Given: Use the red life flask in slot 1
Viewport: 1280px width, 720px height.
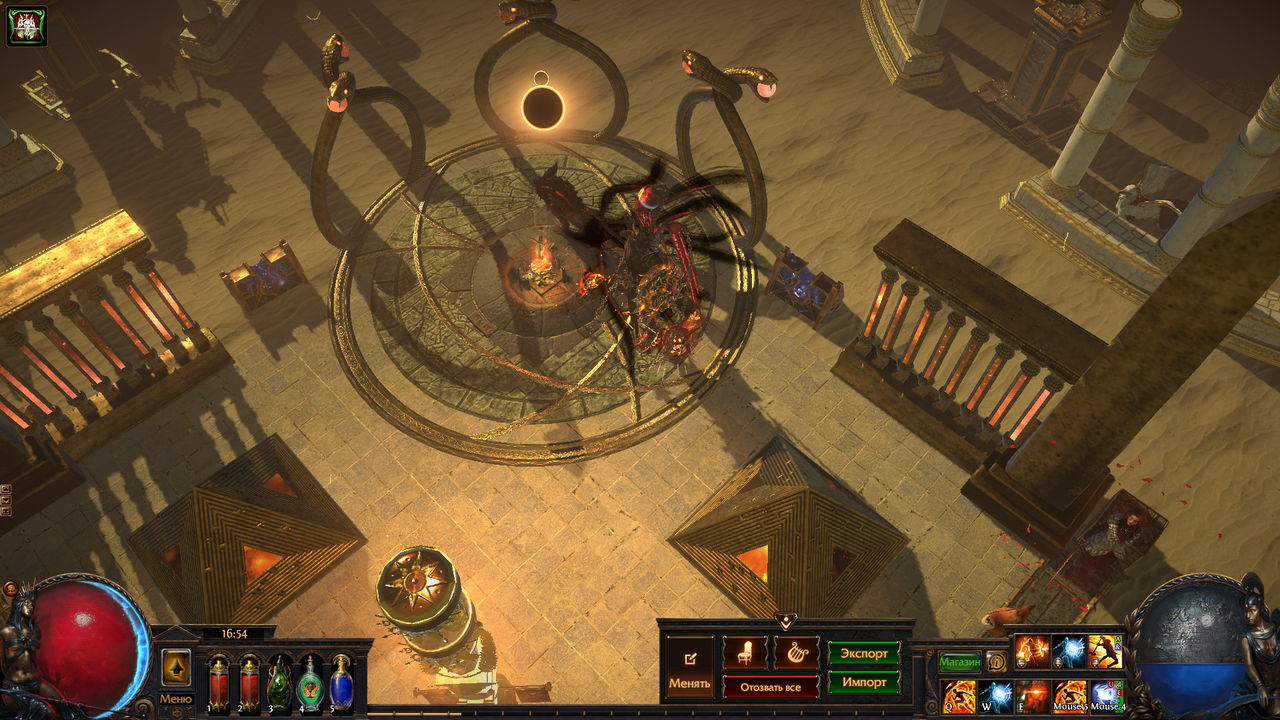Looking at the screenshot, I should [218, 683].
